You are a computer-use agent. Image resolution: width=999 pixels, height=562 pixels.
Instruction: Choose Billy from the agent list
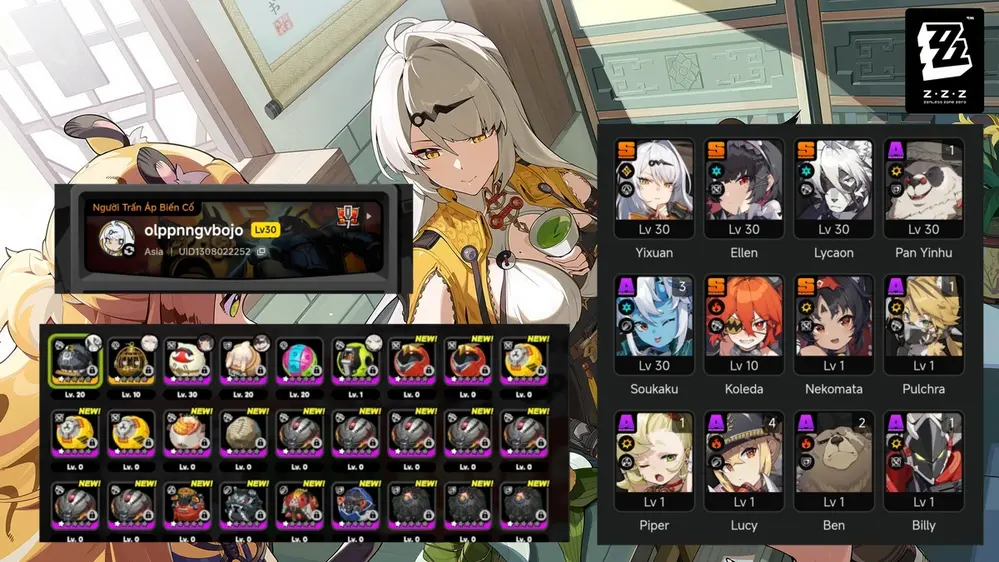tap(923, 462)
